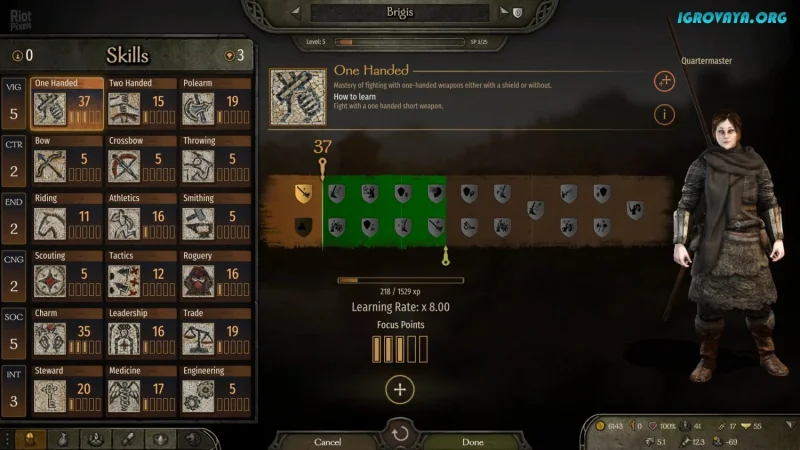Screen dimensions: 800x450
Task: Open the Polearm skill
Action: pos(215,105)
